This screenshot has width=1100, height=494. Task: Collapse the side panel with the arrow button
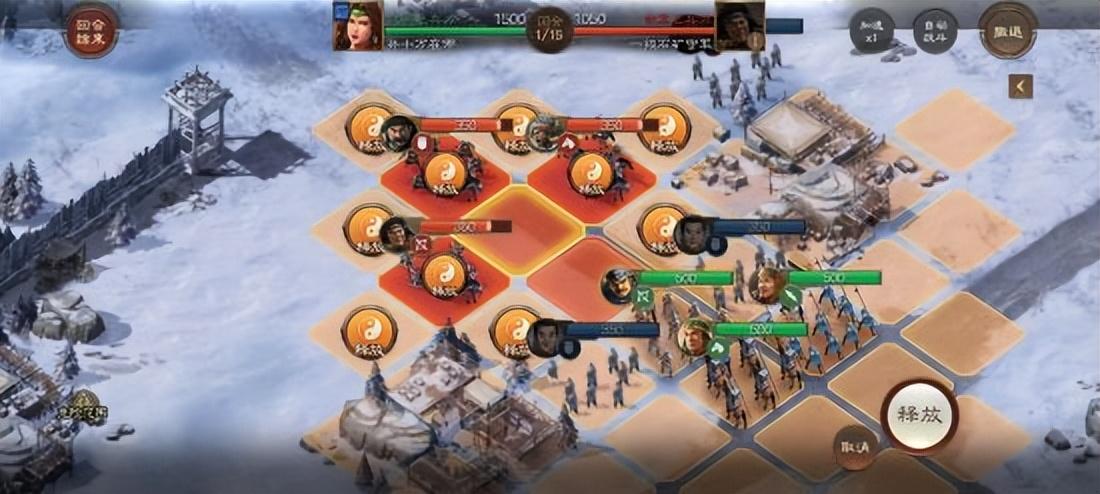[1020, 87]
